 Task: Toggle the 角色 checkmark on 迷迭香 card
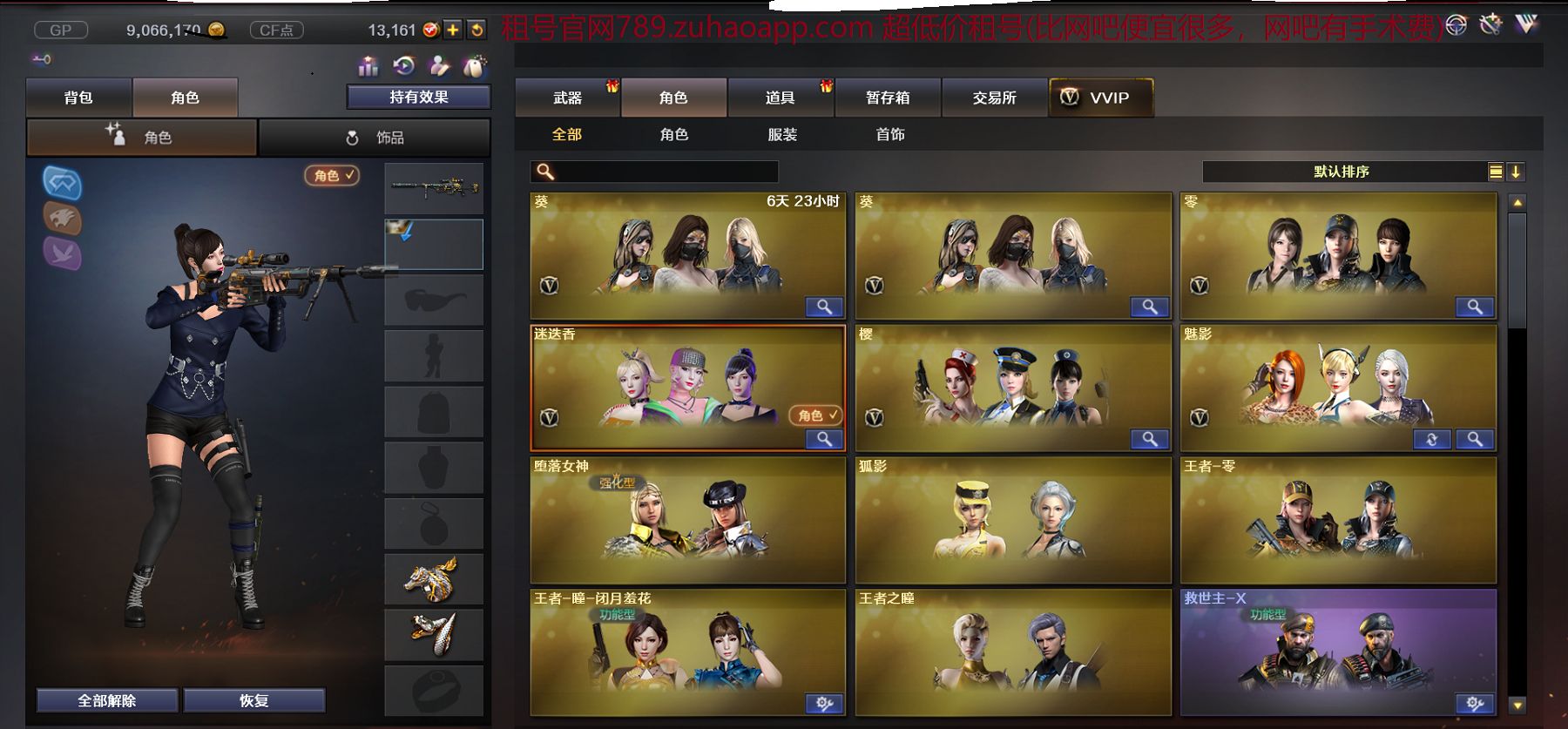pos(814,416)
